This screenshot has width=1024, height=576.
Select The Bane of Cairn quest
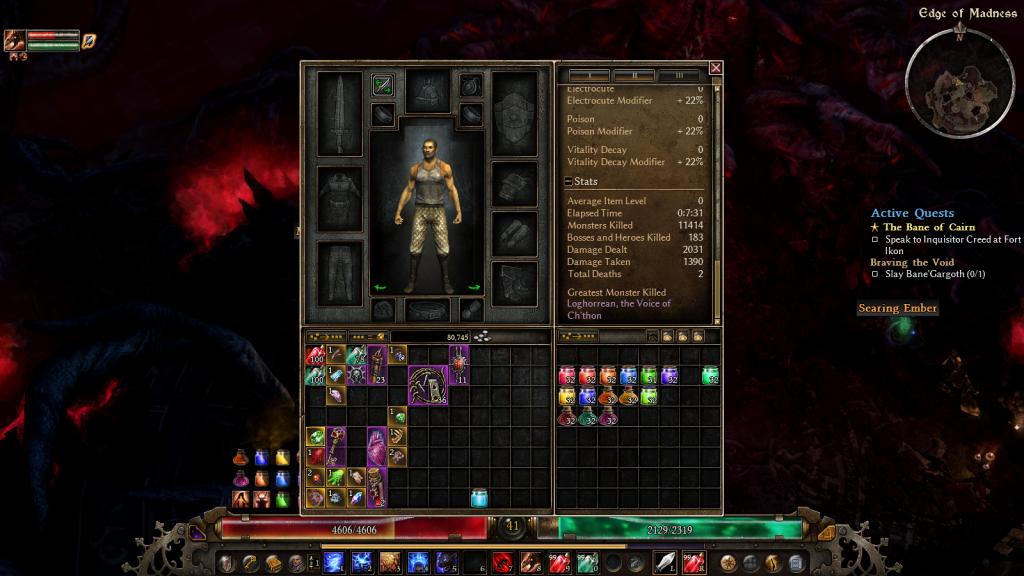[928, 228]
